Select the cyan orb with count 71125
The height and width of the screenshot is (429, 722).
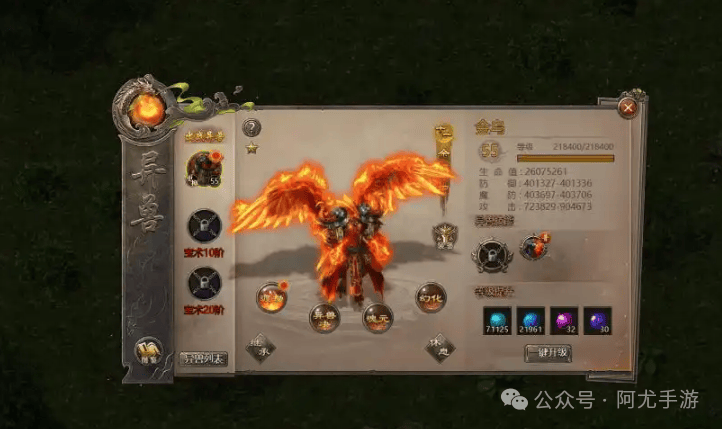[x=495, y=320]
